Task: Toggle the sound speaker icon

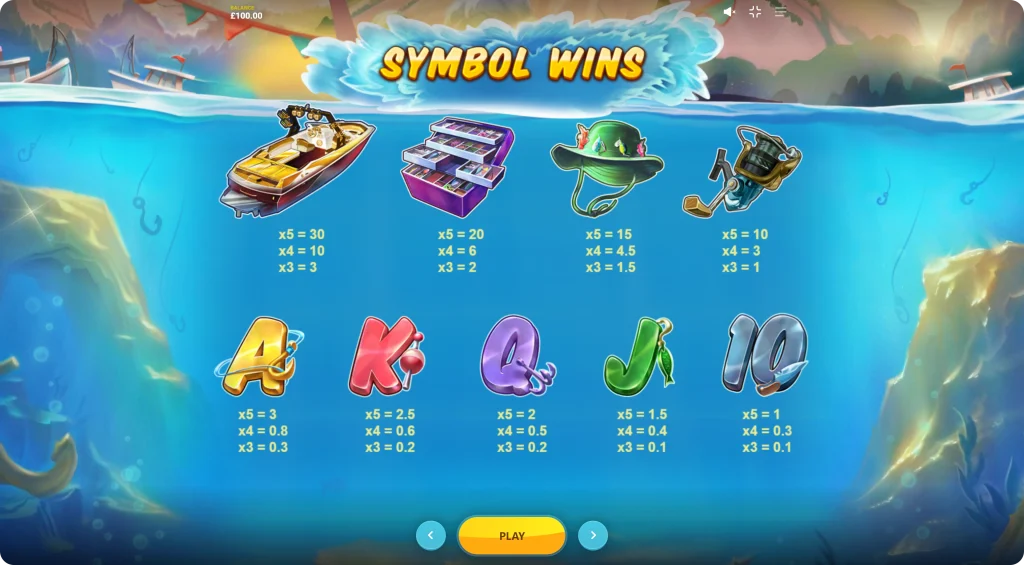Action: 729,12
